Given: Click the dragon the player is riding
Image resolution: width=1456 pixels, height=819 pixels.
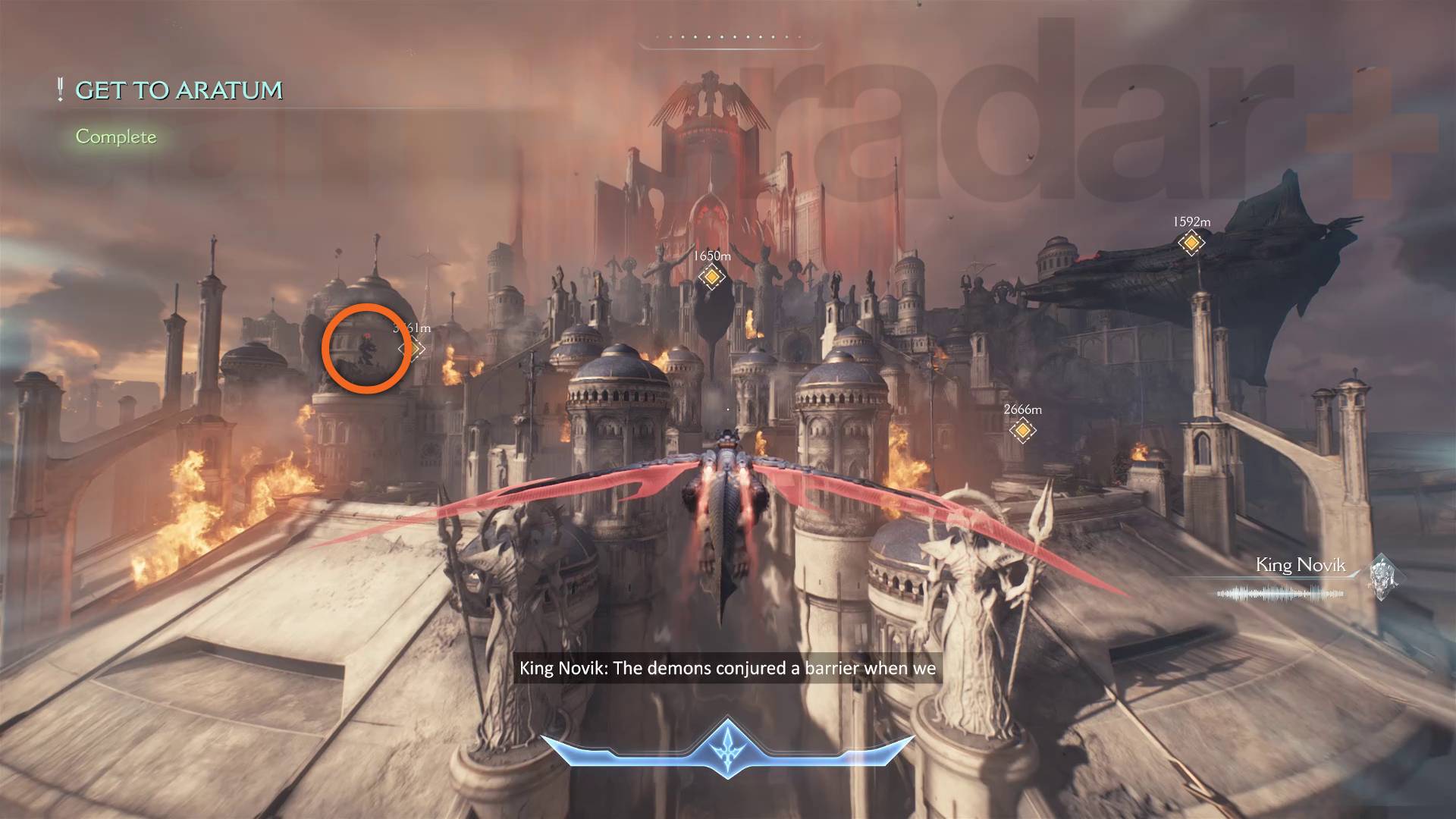Looking at the screenshot, I should (x=726, y=500).
